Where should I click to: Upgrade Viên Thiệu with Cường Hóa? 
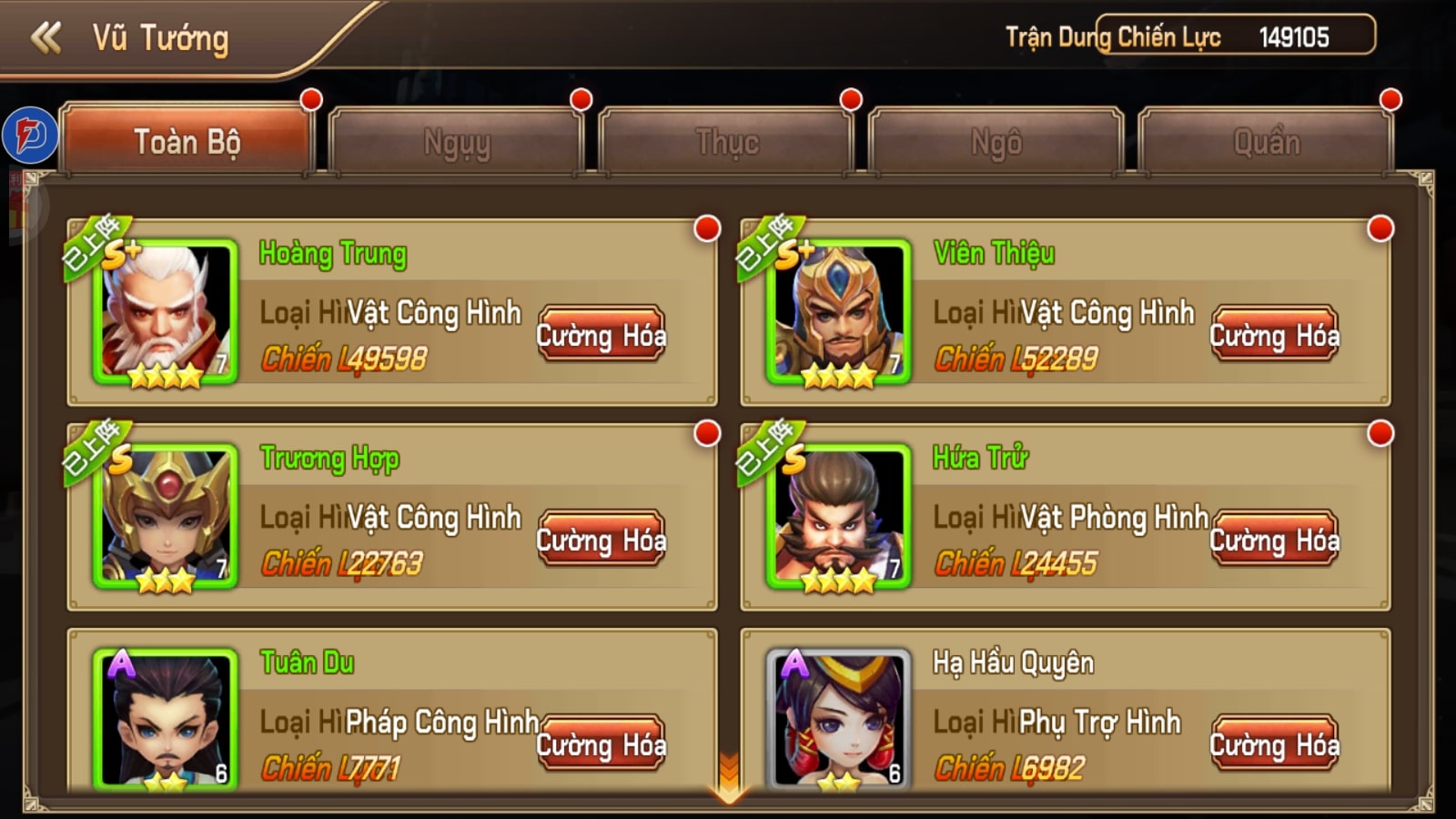(1274, 335)
